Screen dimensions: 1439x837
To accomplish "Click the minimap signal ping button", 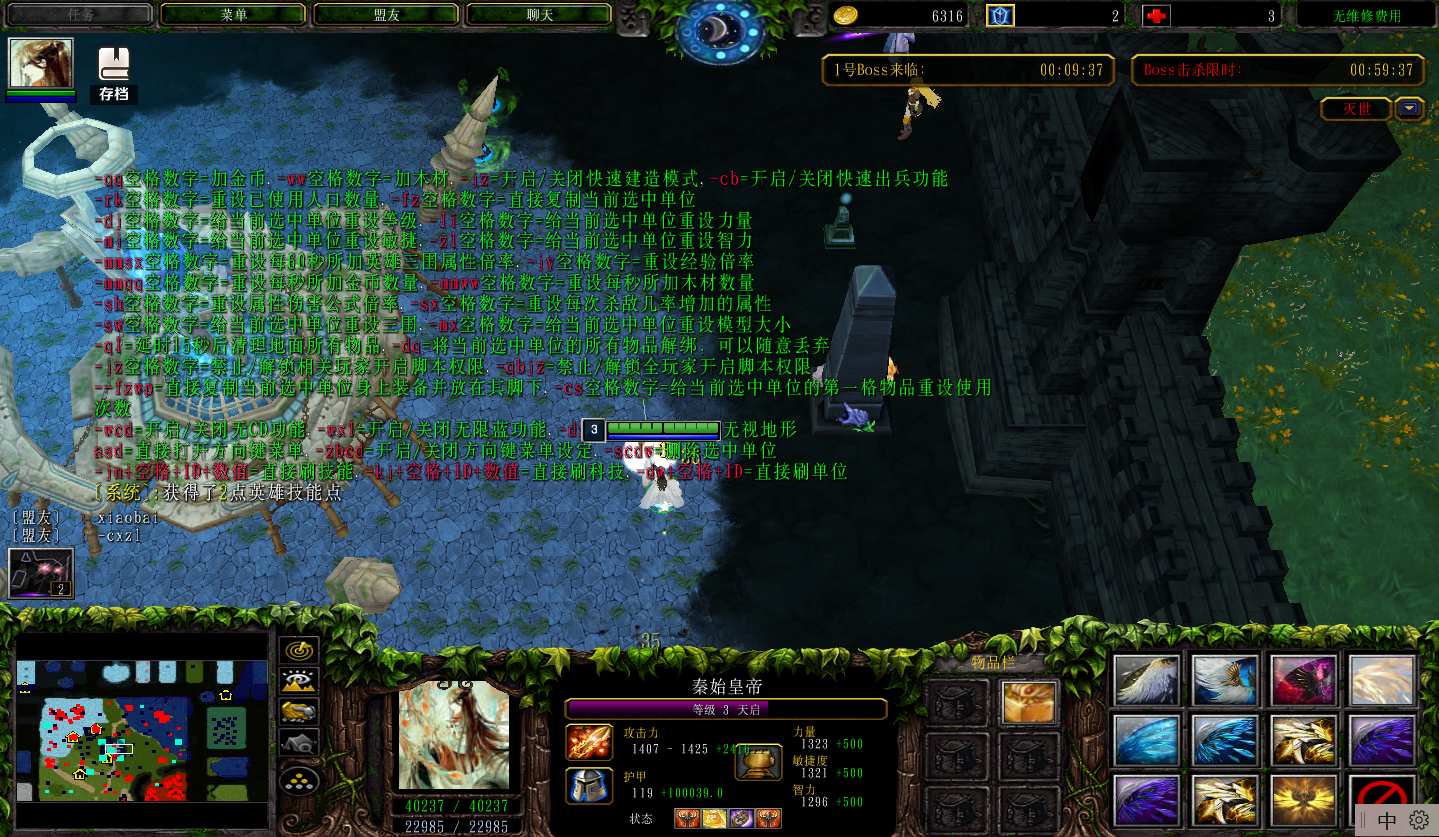I will pos(298,650).
